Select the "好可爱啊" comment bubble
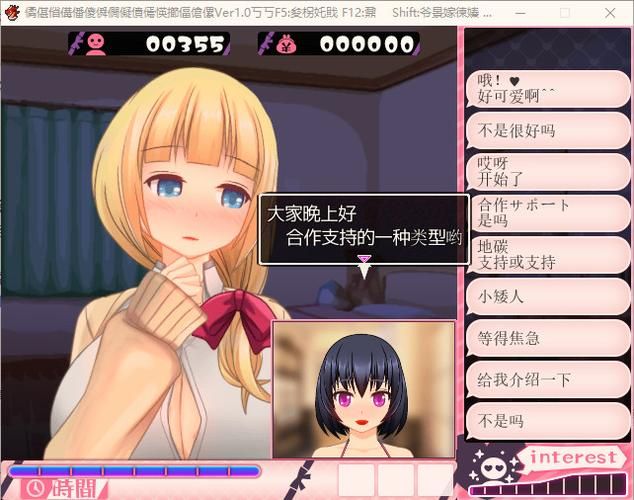This screenshot has height=500, width=634. pyautogui.click(x=547, y=88)
